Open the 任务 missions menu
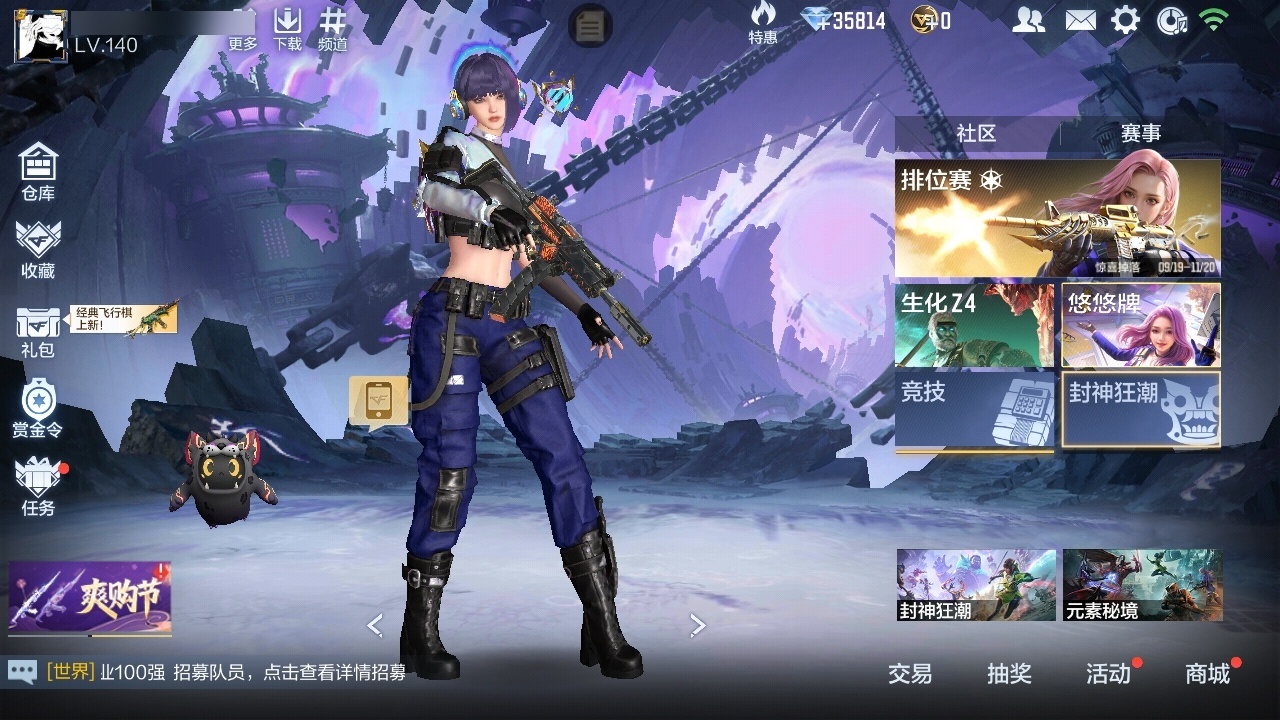The height and width of the screenshot is (720, 1280). (x=38, y=487)
